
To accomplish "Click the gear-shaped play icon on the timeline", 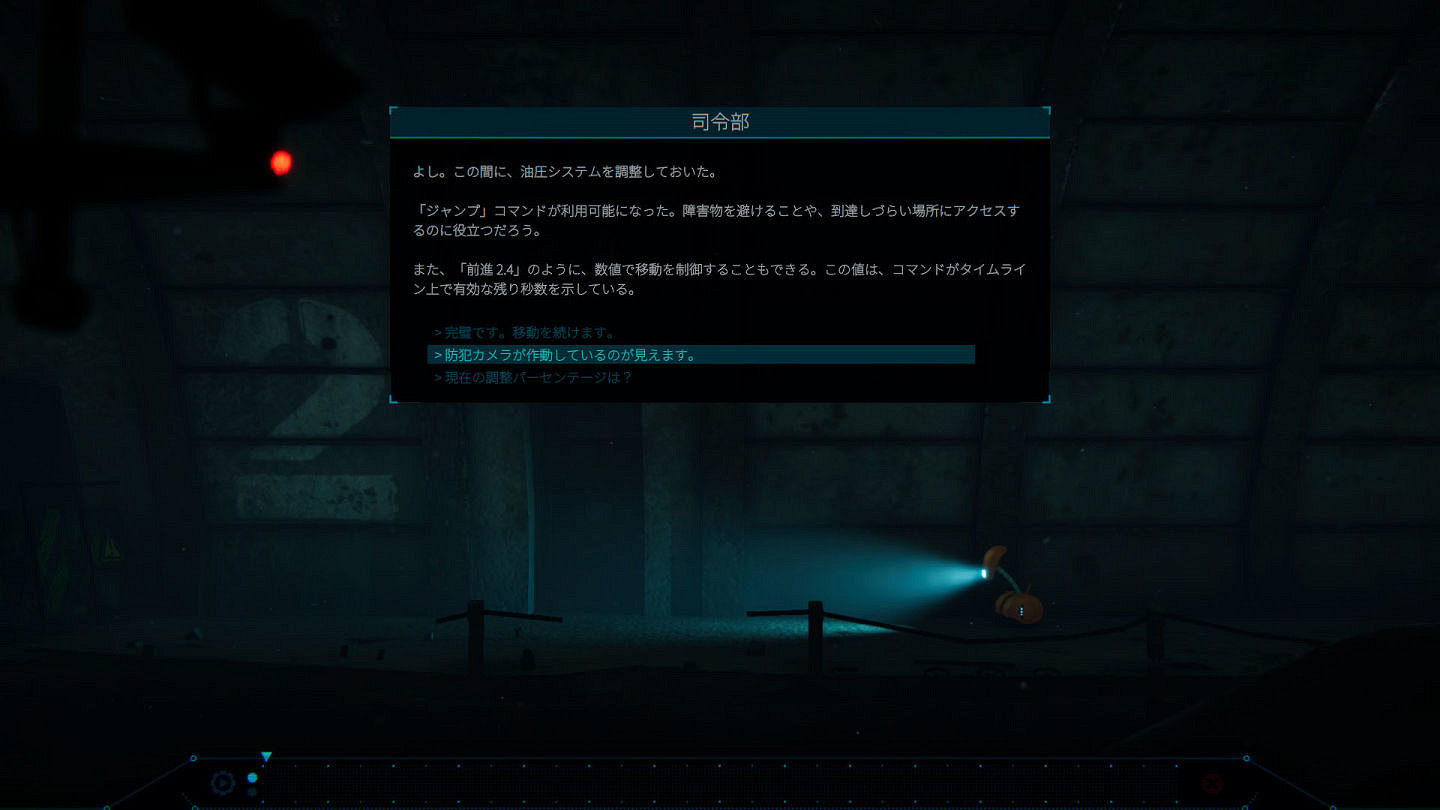I will click(x=223, y=781).
